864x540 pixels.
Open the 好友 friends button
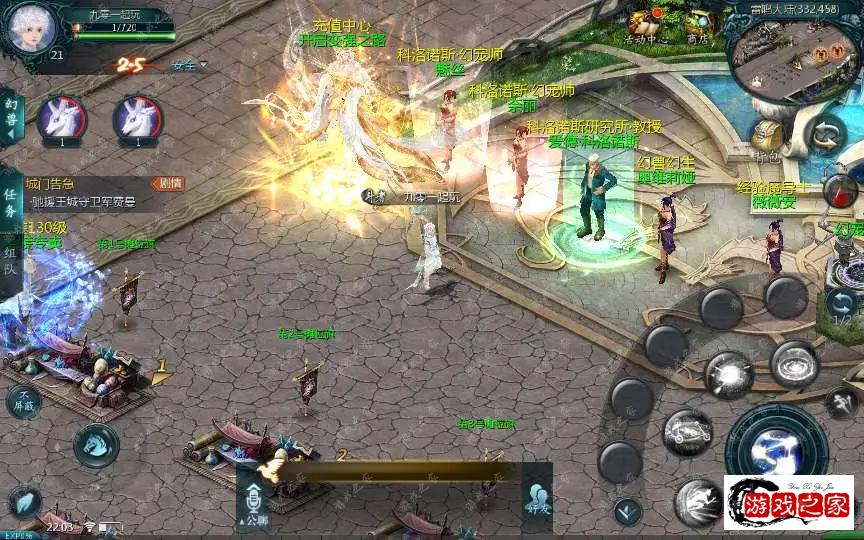[x=537, y=498]
